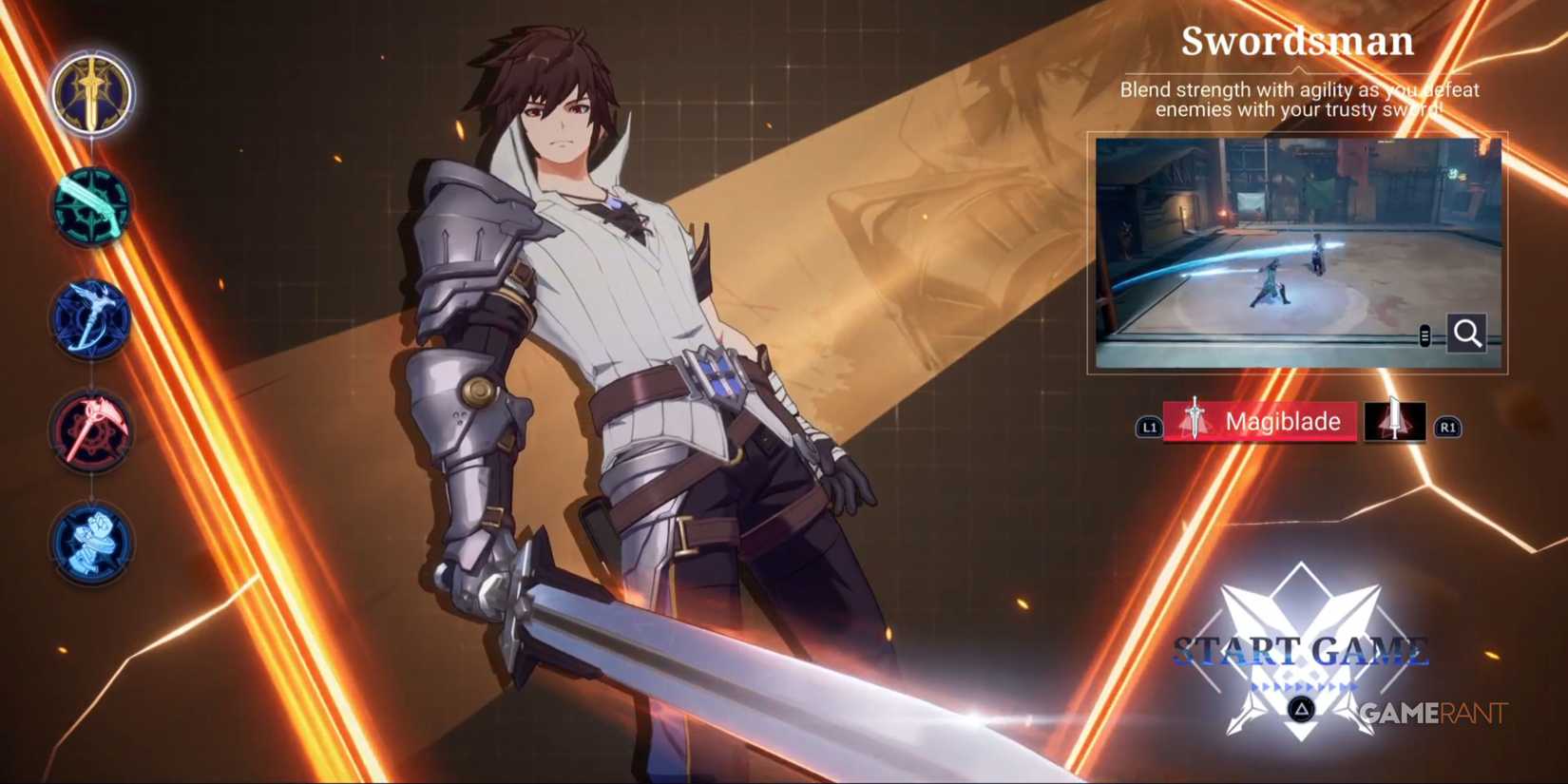Click the magnifier icon on the gameplay preview
Screen dimensions: 1568x784
pyautogui.click(x=1466, y=335)
